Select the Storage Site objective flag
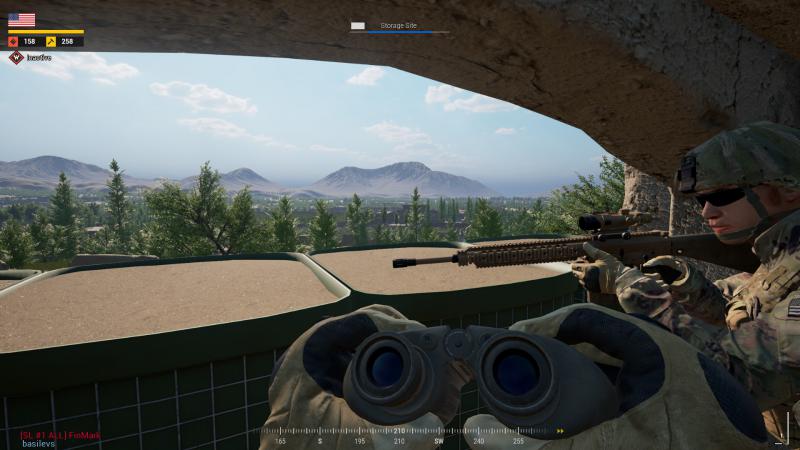Image resolution: width=800 pixels, height=450 pixels. point(358,26)
